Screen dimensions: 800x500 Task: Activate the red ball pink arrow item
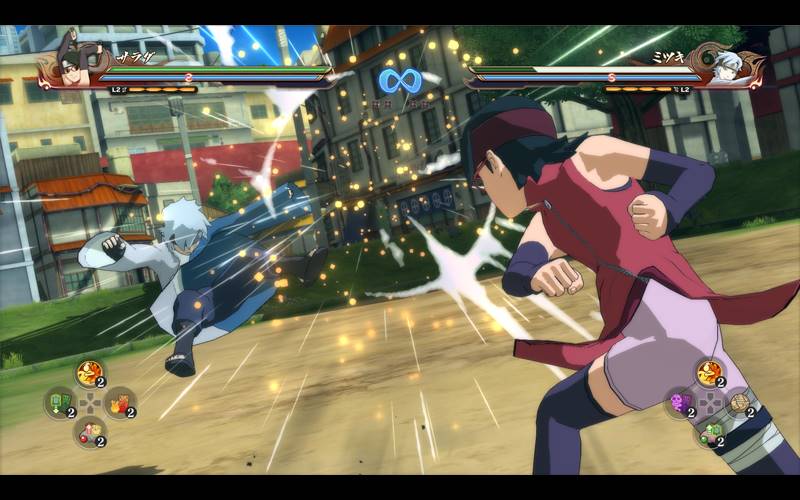pos(89,432)
